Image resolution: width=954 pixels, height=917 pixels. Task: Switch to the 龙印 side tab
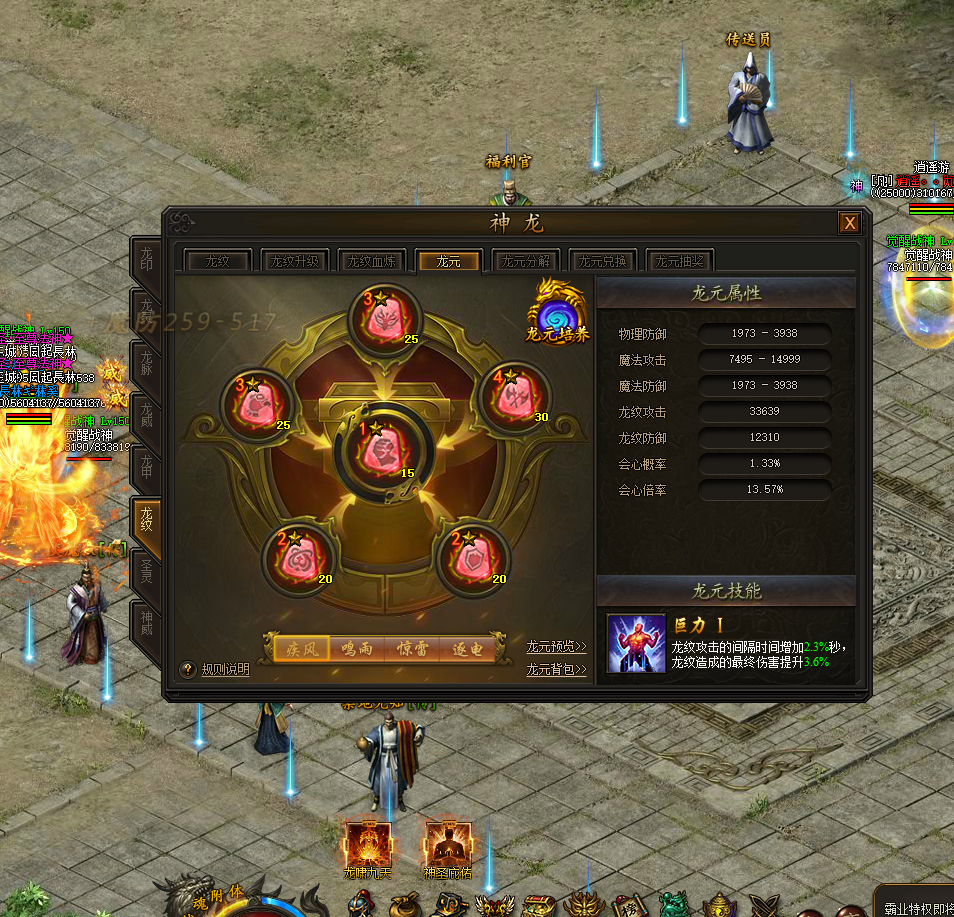146,260
